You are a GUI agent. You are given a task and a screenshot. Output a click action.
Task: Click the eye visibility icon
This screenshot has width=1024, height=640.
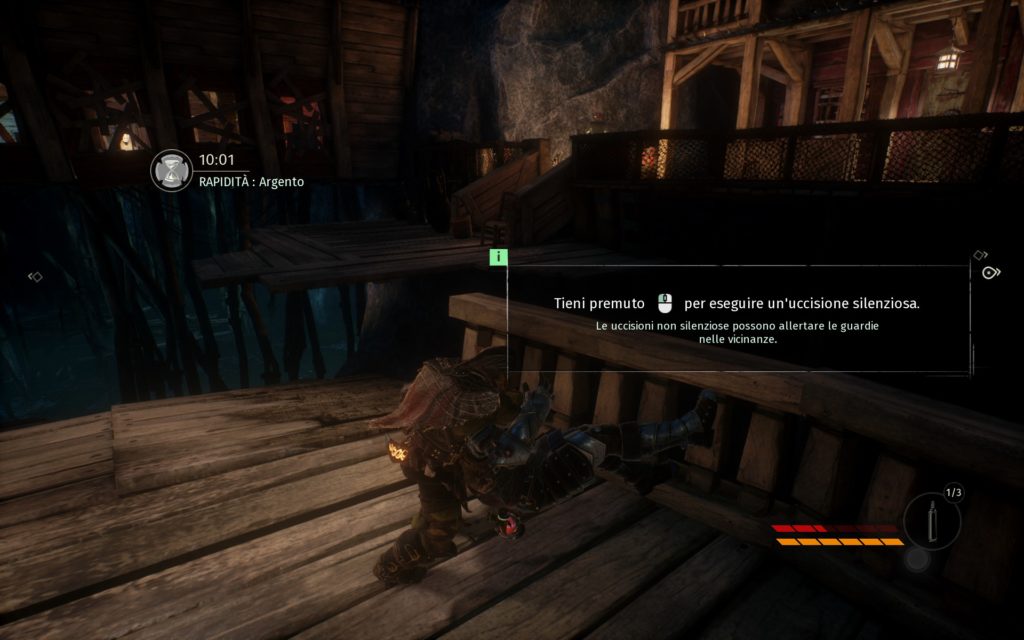tap(991, 272)
